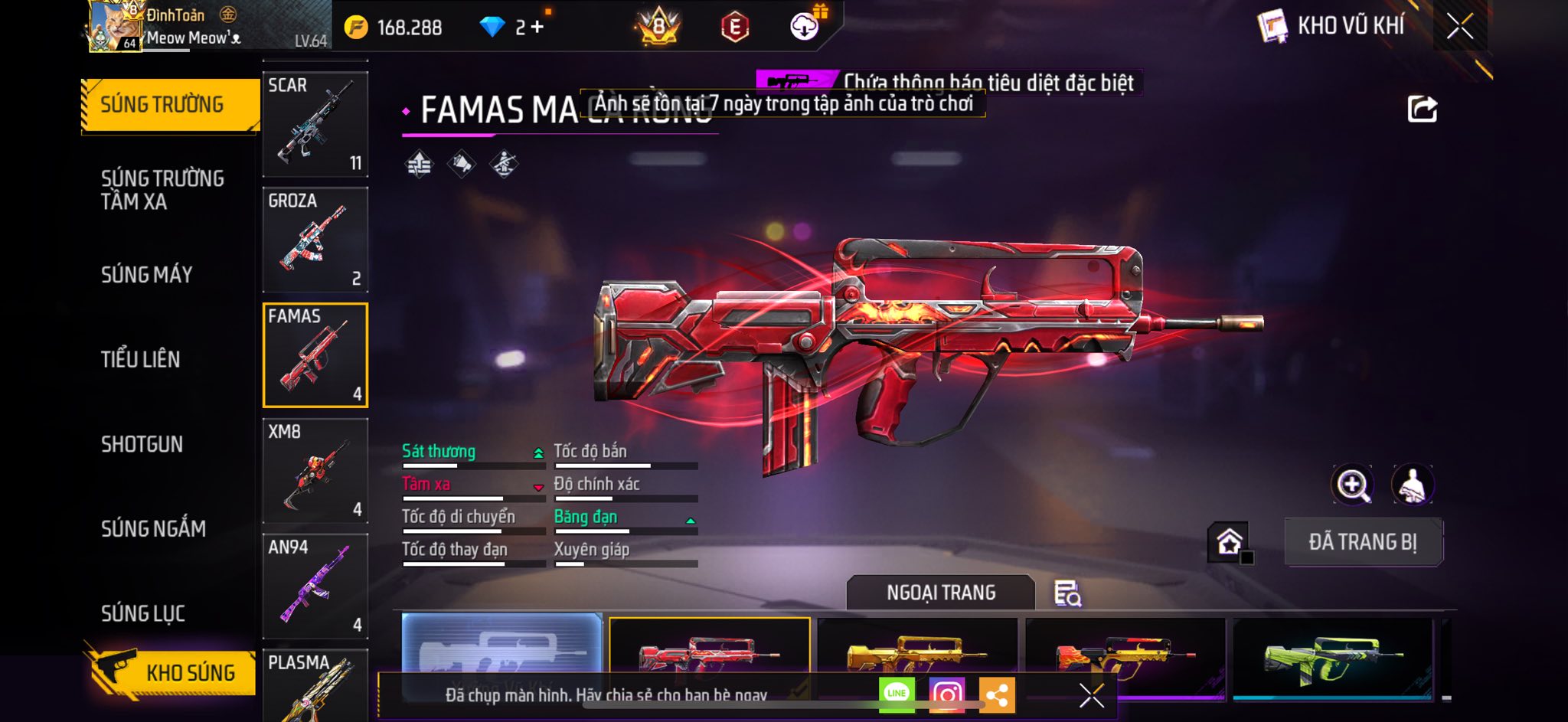The width and height of the screenshot is (1568, 722).
Task: Select the SCAR weapon tile
Action: [x=315, y=124]
